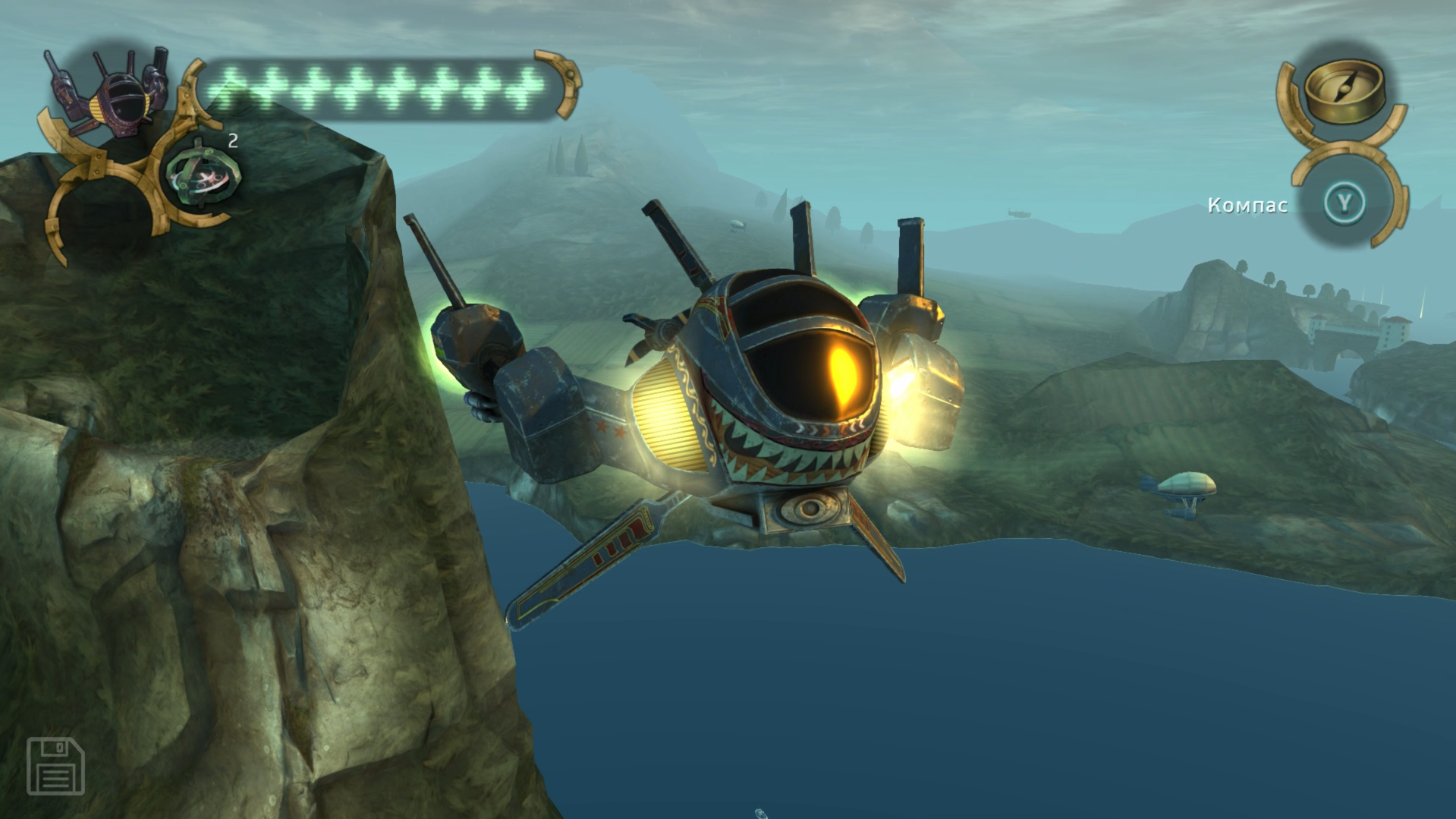
Task: Click the floppy disk save icon
Action: [x=56, y=765]
